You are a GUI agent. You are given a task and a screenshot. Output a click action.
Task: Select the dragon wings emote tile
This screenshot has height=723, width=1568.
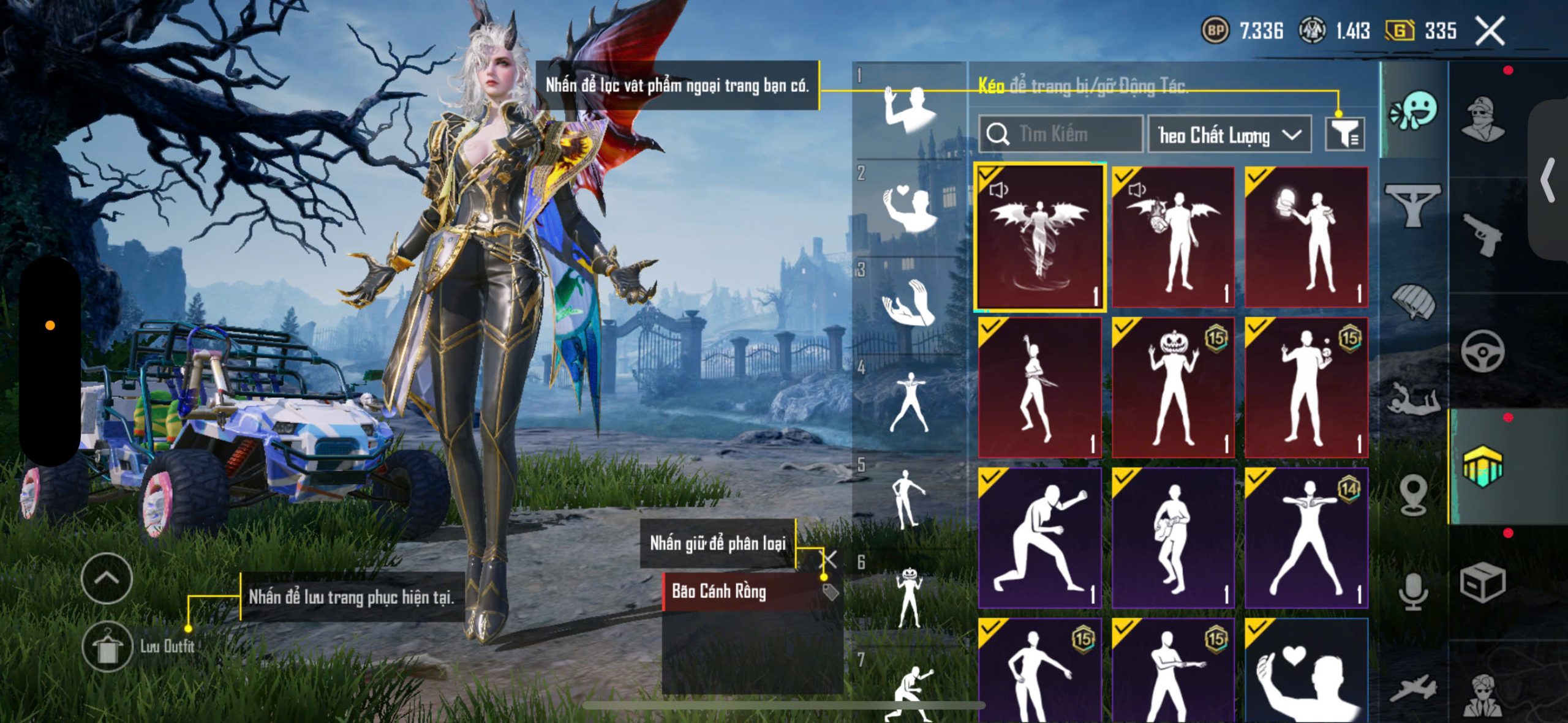[1039, 237]
